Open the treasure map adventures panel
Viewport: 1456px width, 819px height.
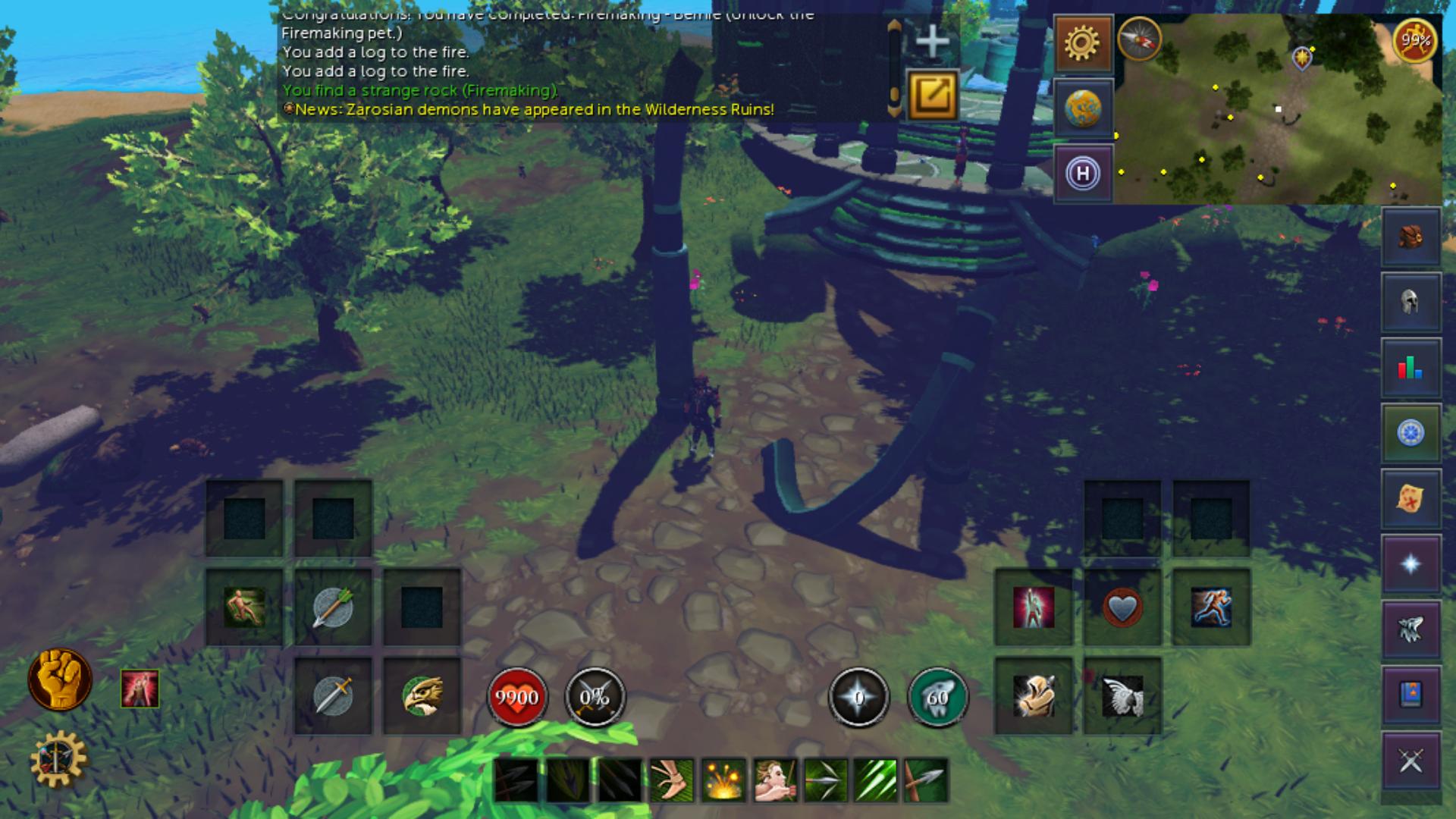tap(1410, 498)
